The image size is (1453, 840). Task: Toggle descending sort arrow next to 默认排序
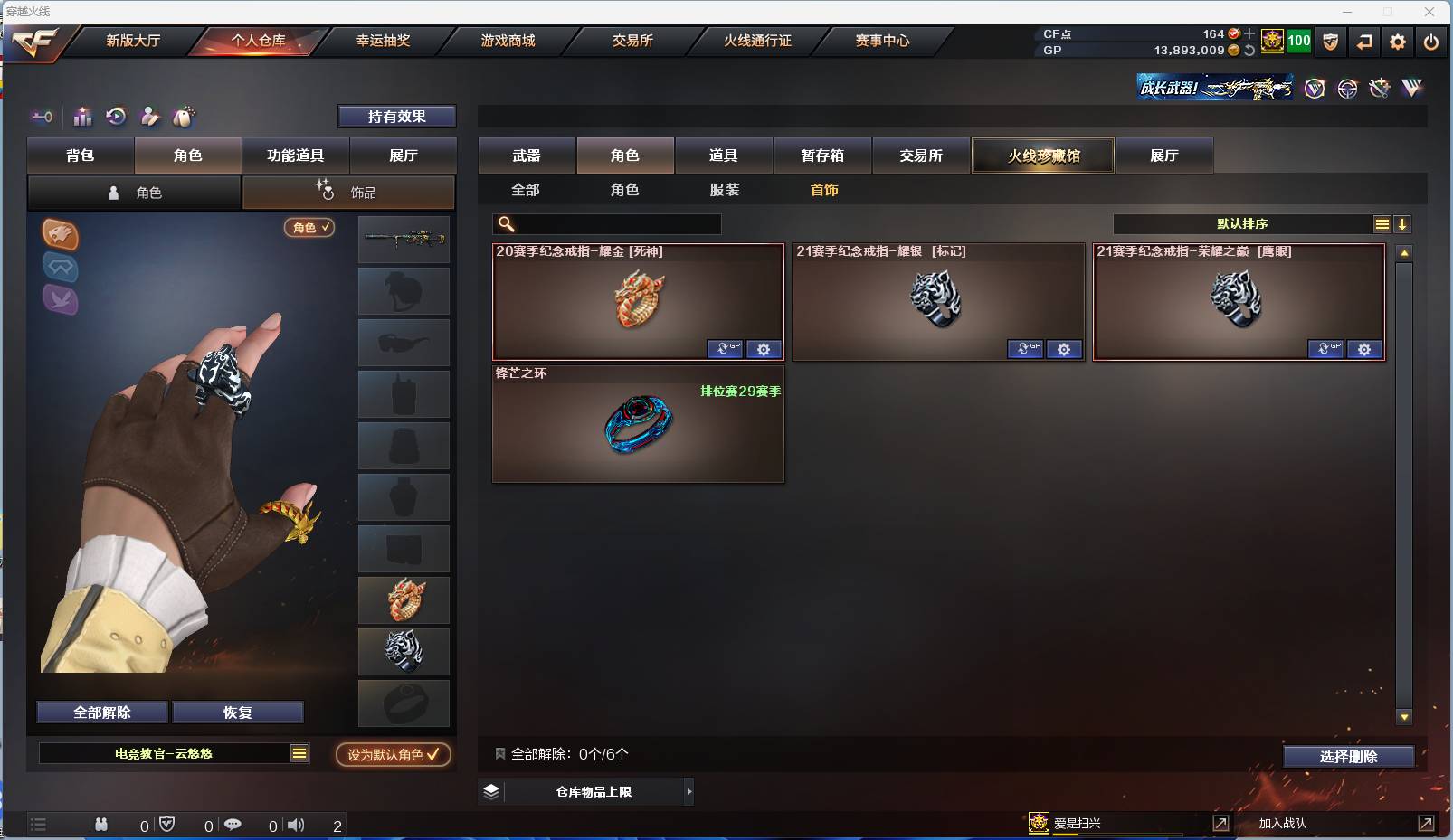point(1402,222)
